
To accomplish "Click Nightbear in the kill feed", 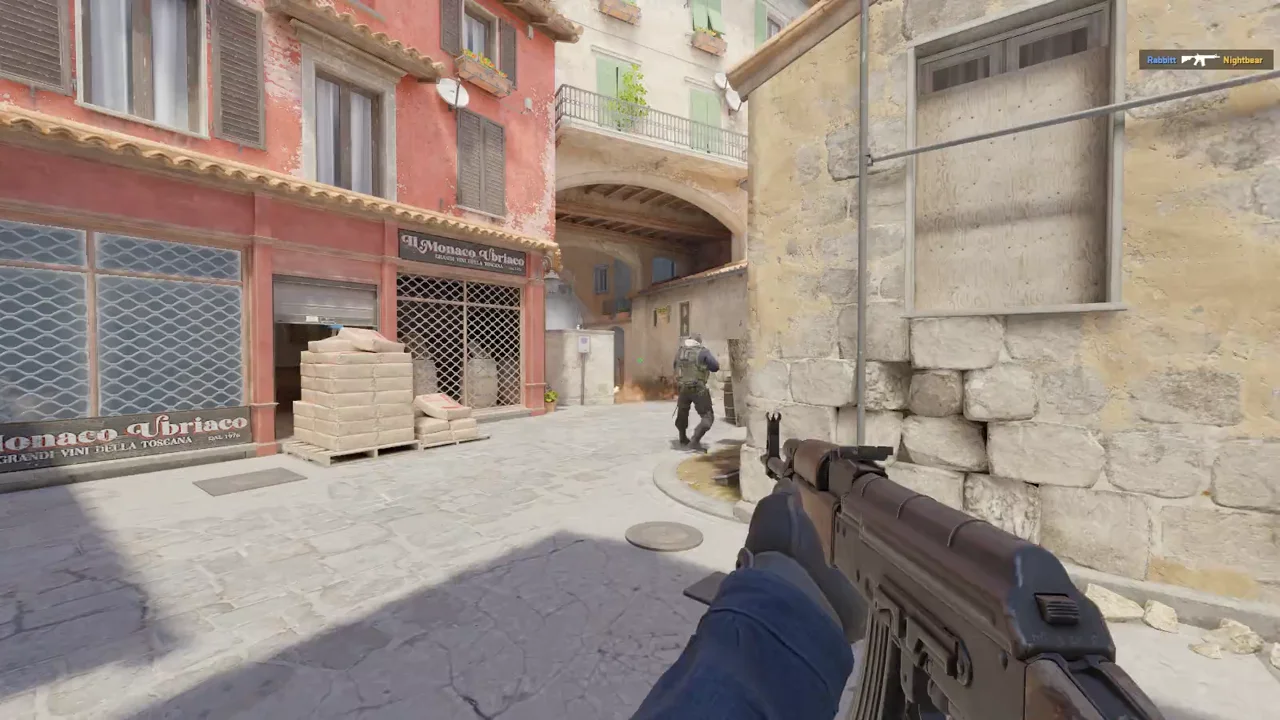I will point(1243,60).
